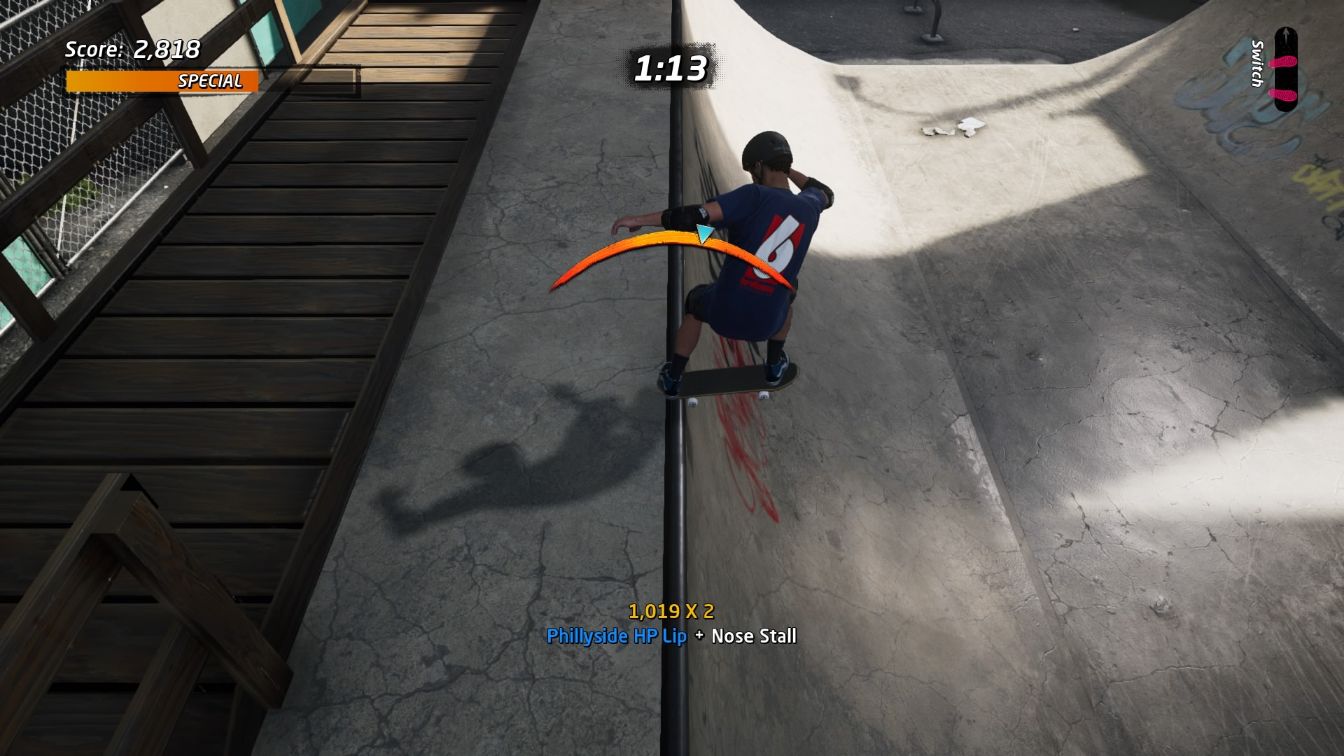Expand the combo multiplier text
This screenshot has width=1344, height=756.
(673, 608)
